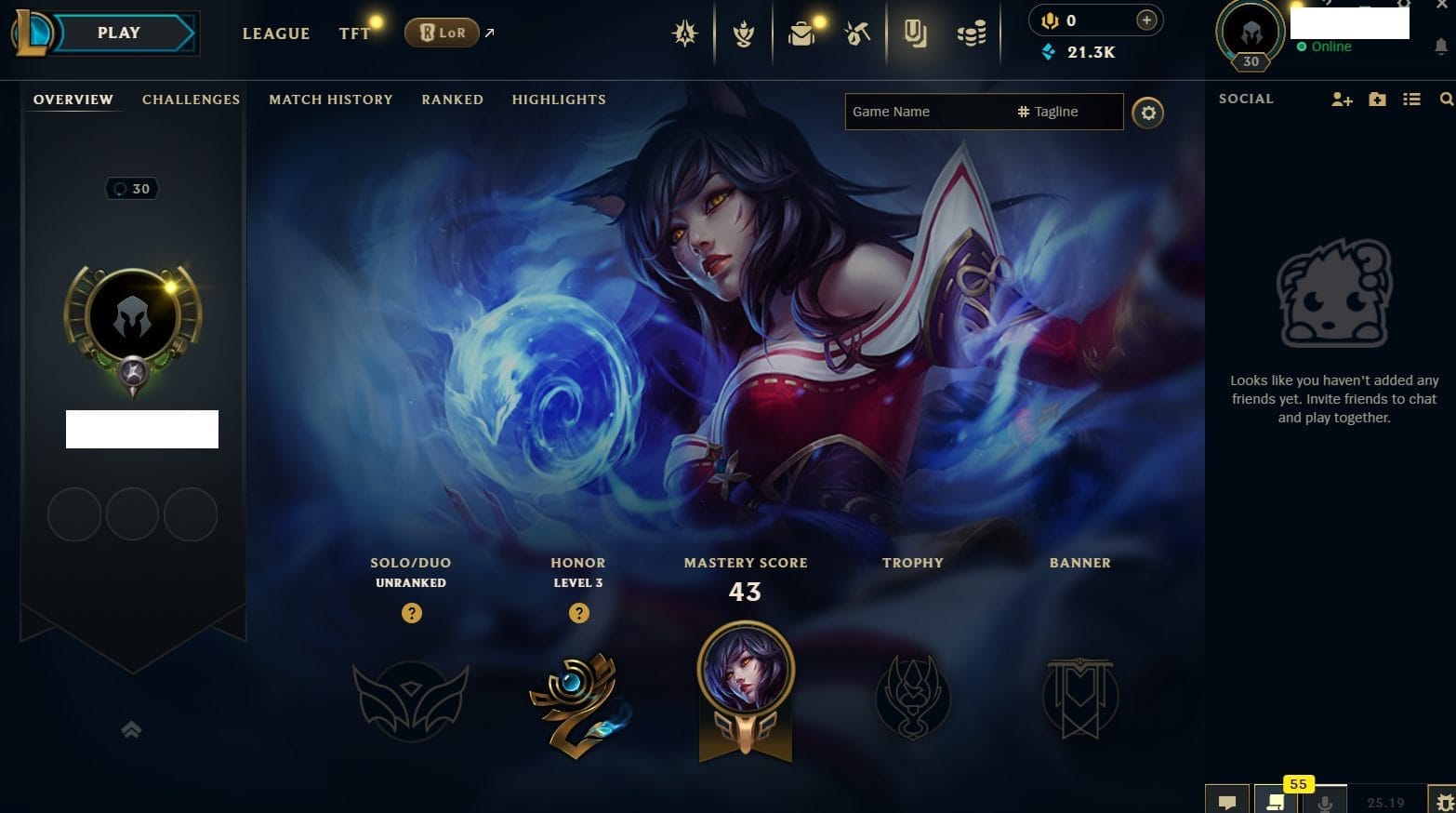Close the client window
The height and width of the screenshot is (813, 1456).
click(x=1442, y=5)
